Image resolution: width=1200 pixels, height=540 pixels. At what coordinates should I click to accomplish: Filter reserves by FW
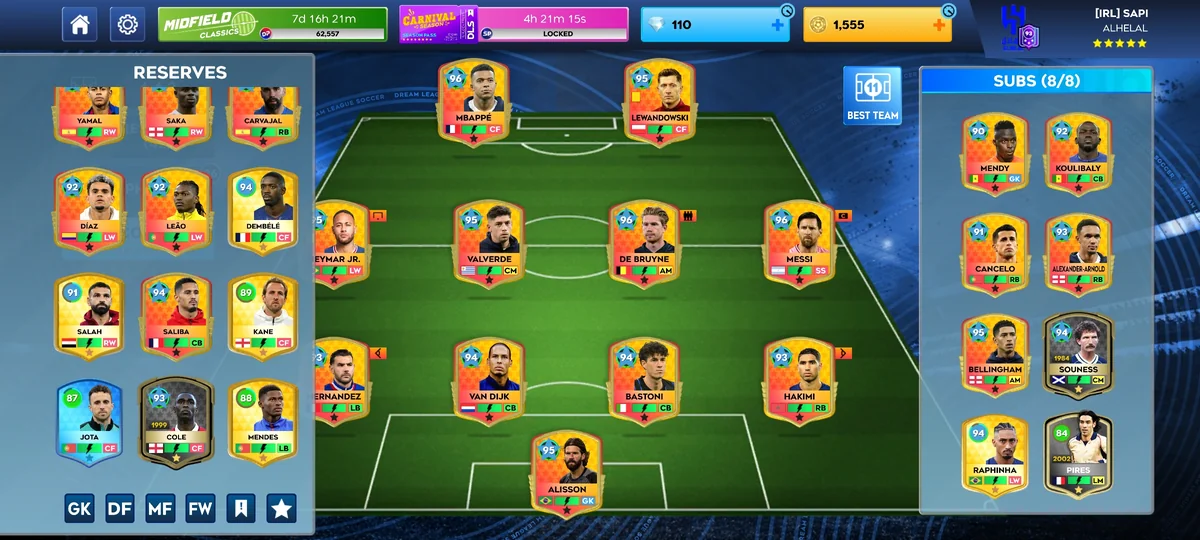(x=200, y=509)
